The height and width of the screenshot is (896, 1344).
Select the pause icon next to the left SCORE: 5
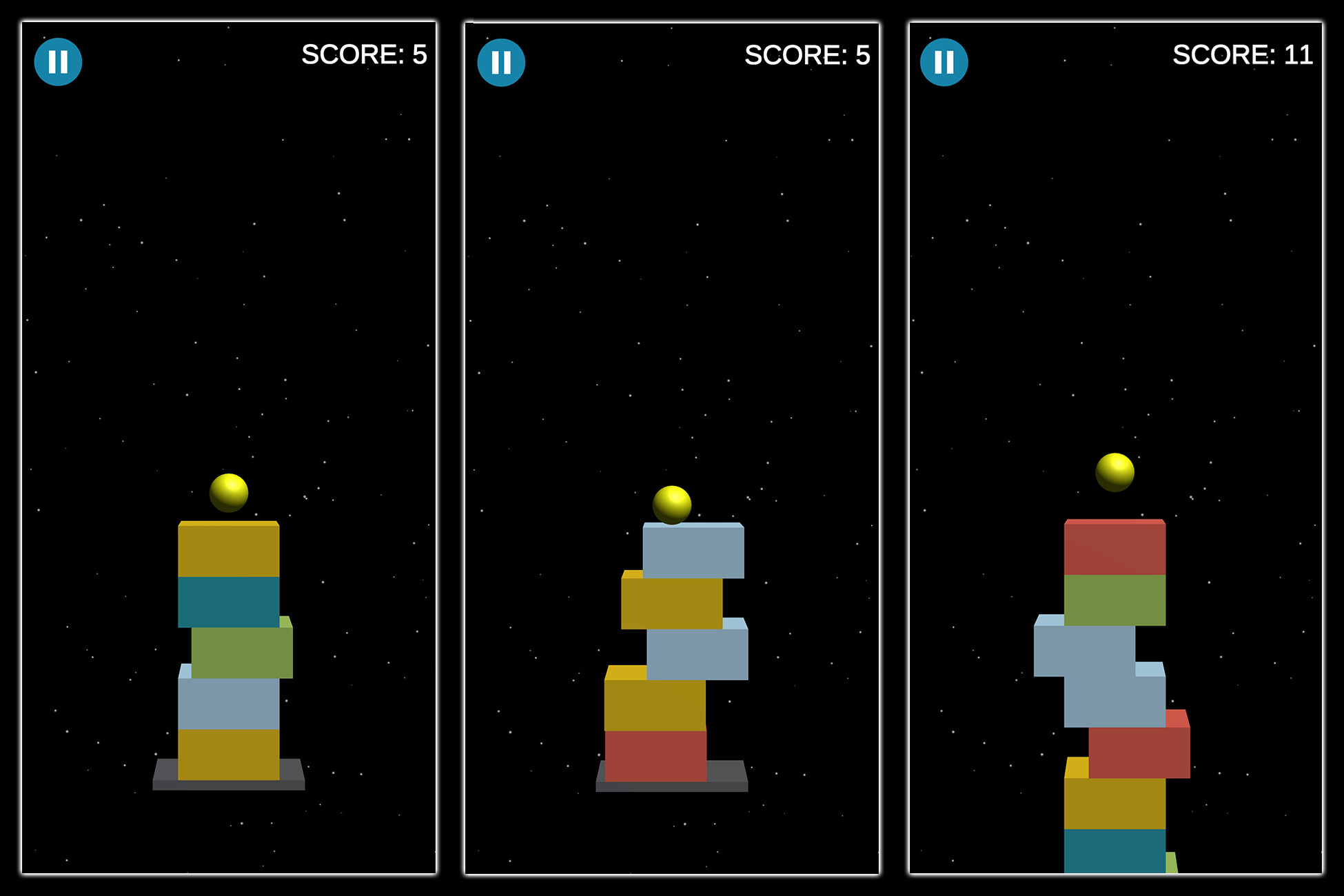click(x=59, y=61)
